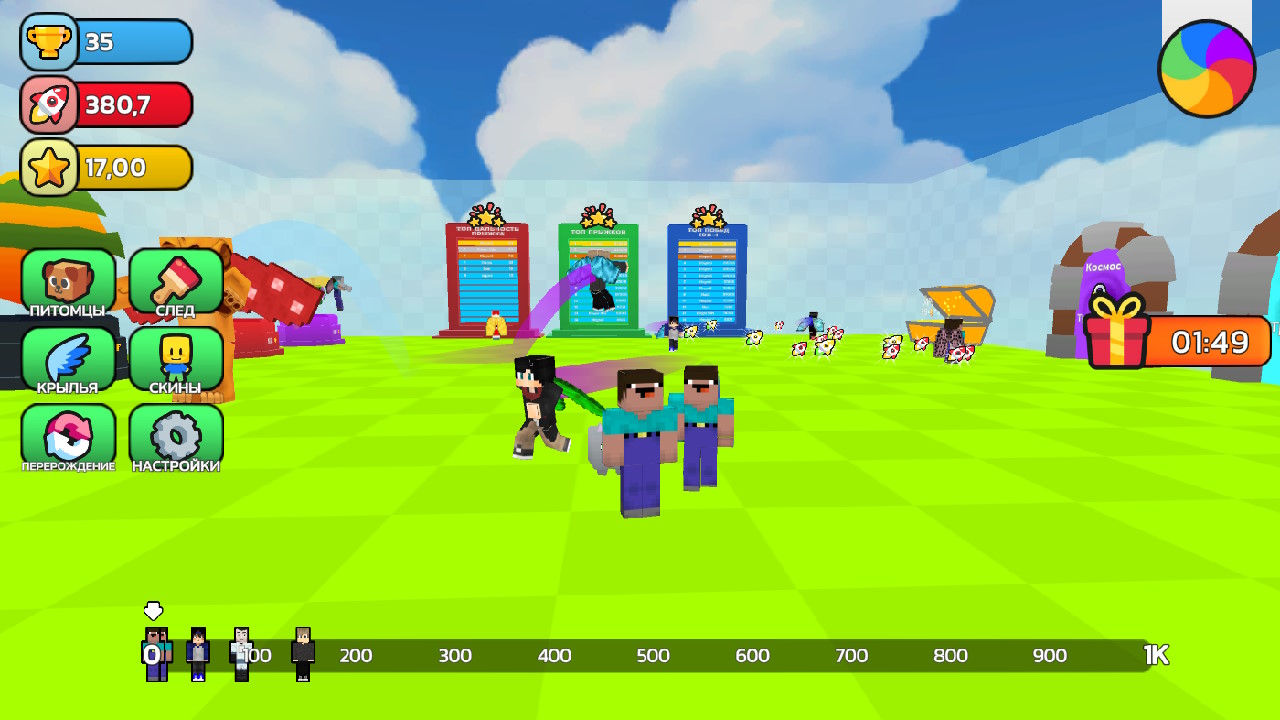Viewport: 1280px width, 720px height.
Task: Click the white arrow marker above the track bar
Action: click(152, 608)
